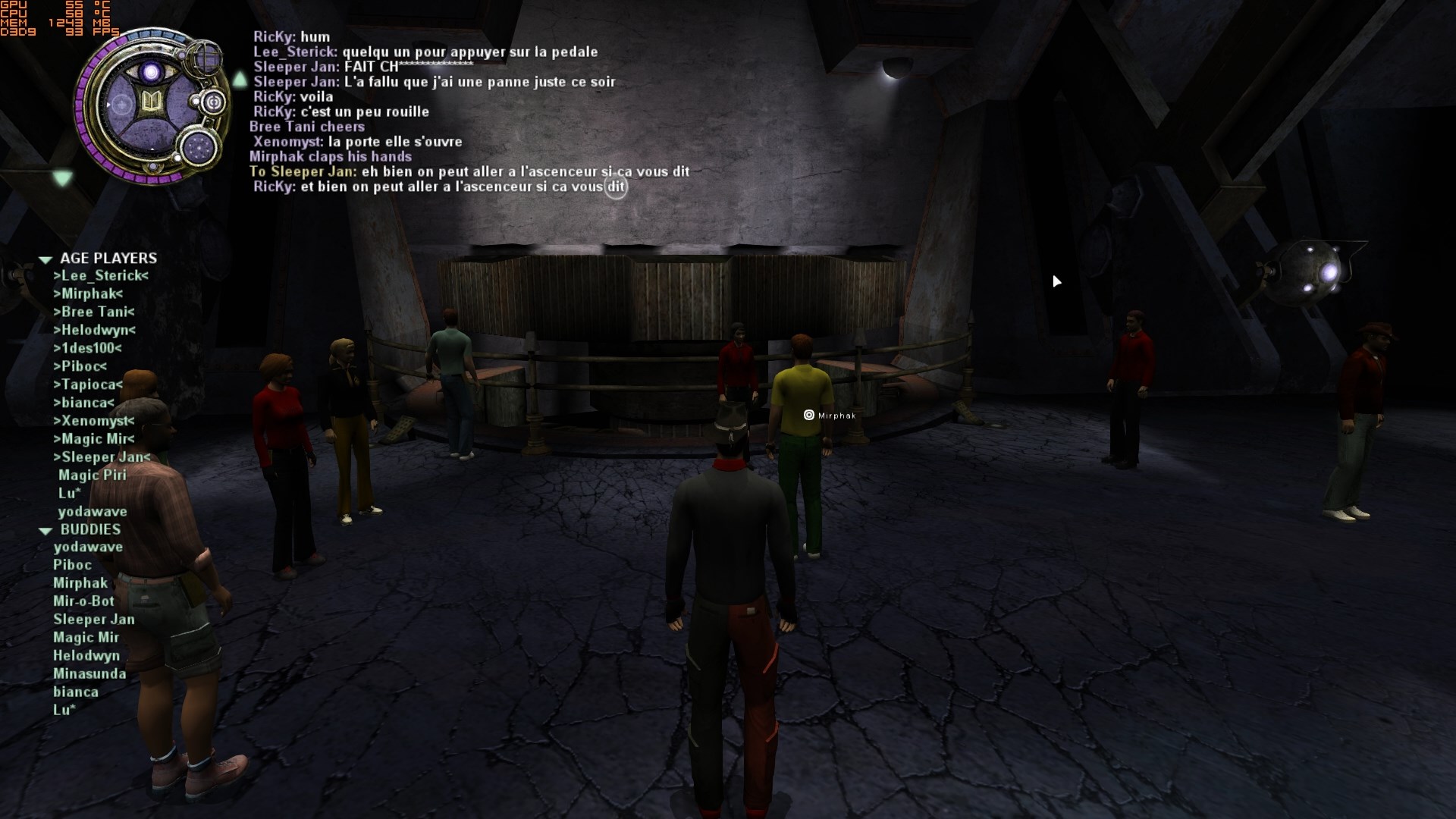This screenshot has width=1456, height=819.
Task: Choose Minasunda from the Buddies list
Action: 89,674
